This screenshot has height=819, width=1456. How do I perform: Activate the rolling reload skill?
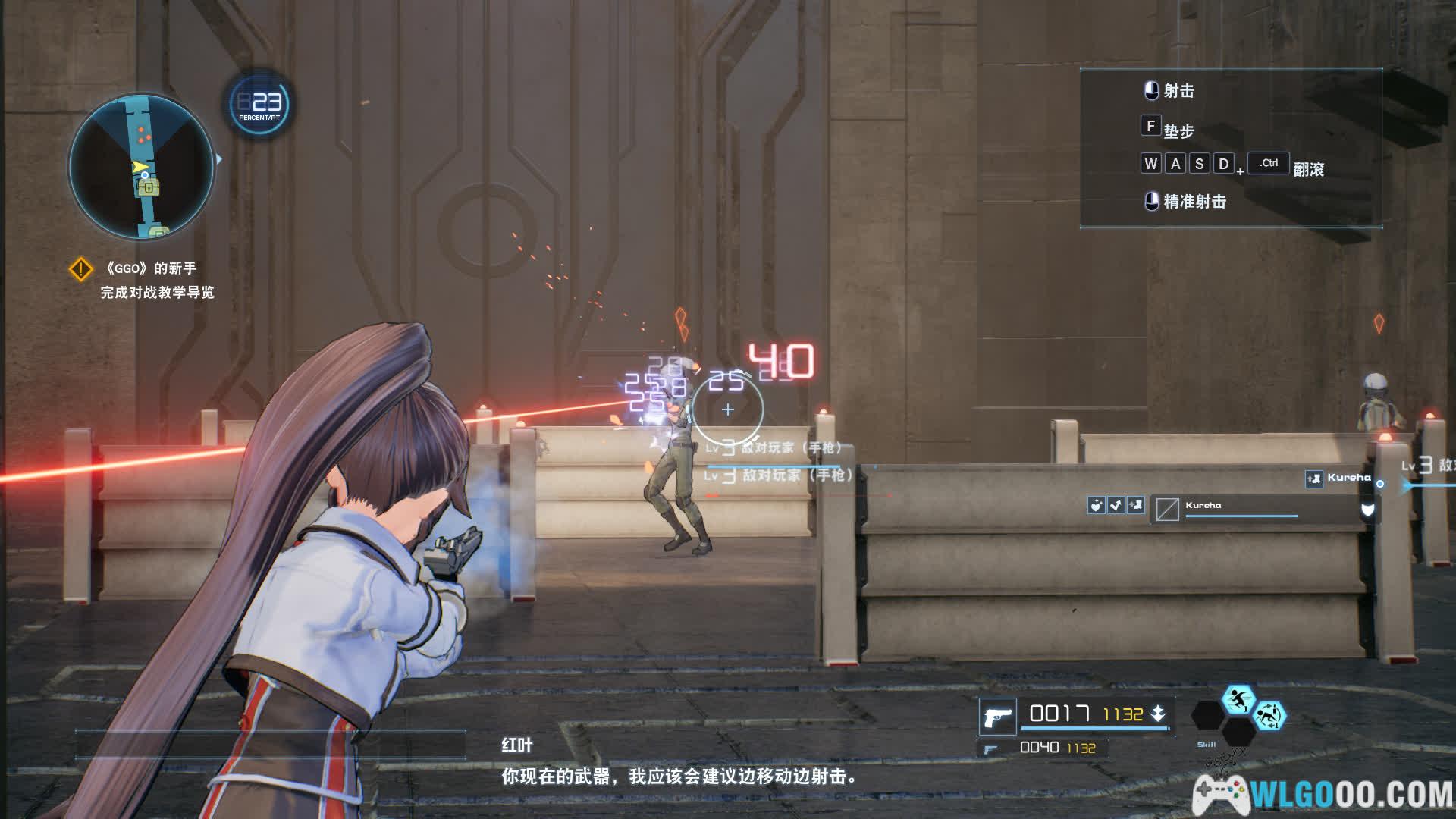click(x=1269, y=716)
